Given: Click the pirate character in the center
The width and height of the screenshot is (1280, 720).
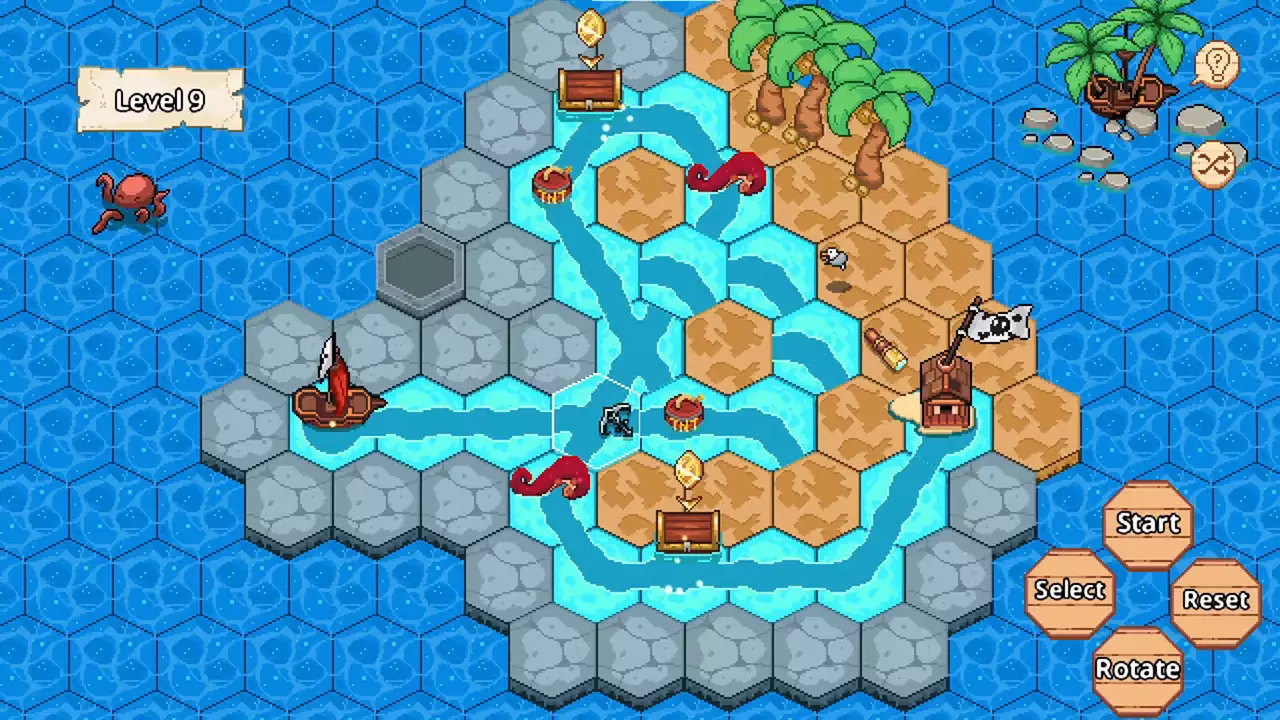Looking at the screenshot, I should (615, 420).
